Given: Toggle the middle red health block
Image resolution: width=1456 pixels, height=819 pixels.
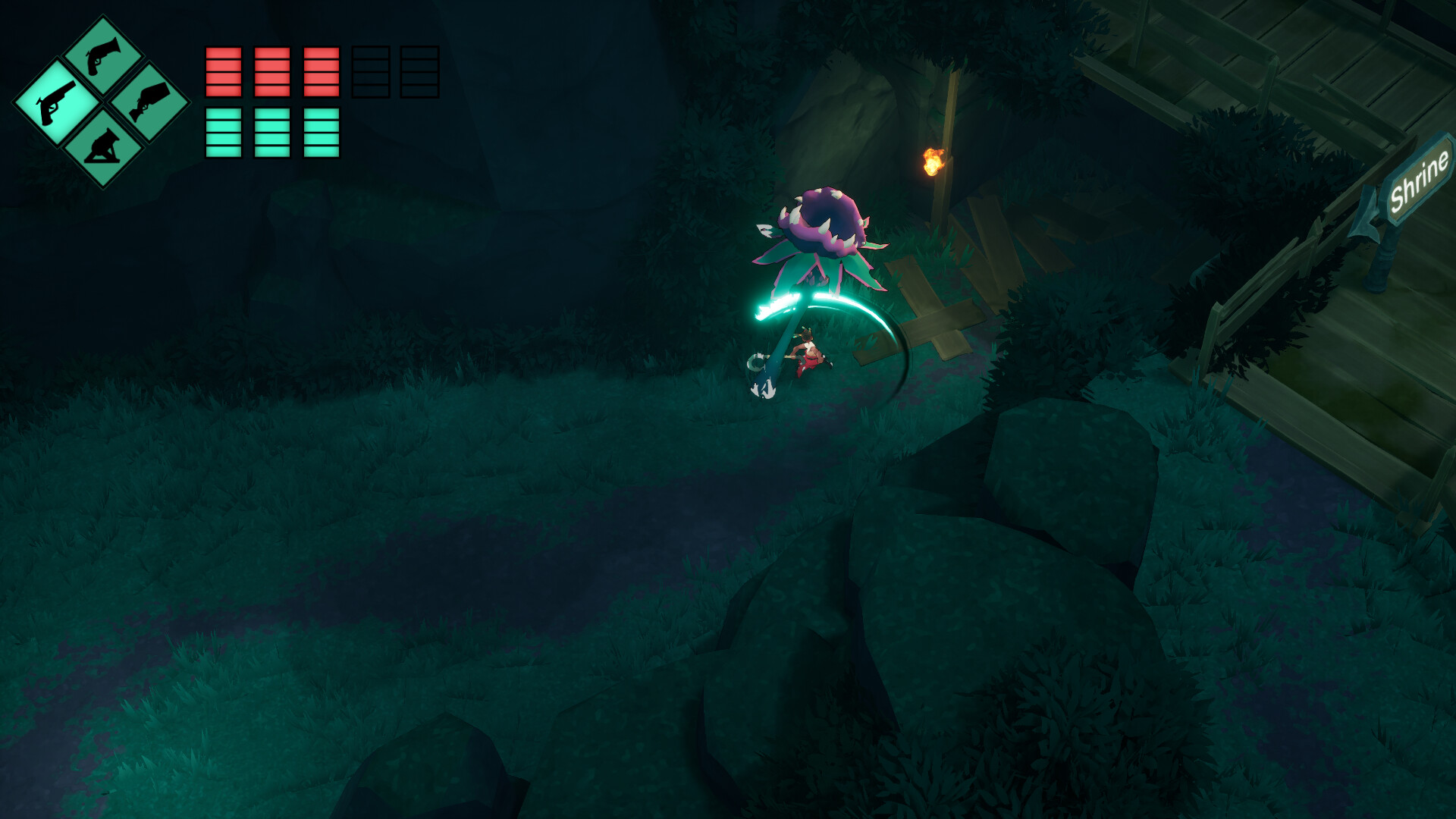Looking at the screenshot, I should (271, 72).
